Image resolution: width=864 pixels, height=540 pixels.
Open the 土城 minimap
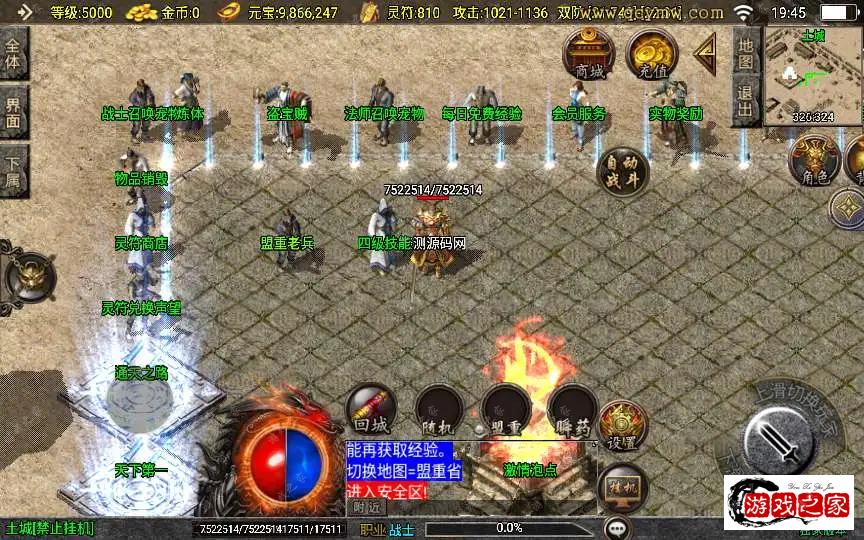coord(811,76)
